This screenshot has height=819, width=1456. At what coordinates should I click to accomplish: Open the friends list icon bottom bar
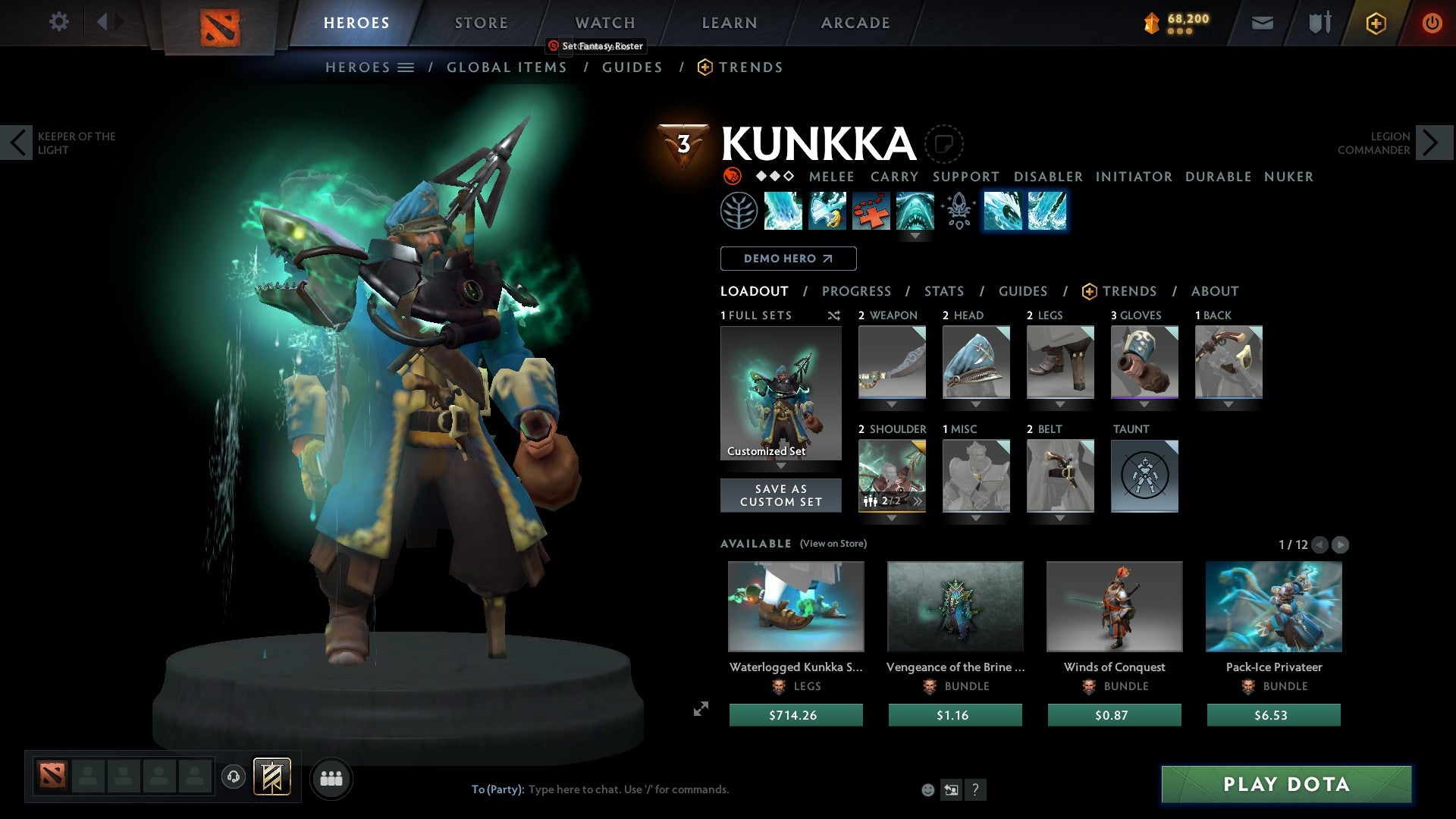331,778
